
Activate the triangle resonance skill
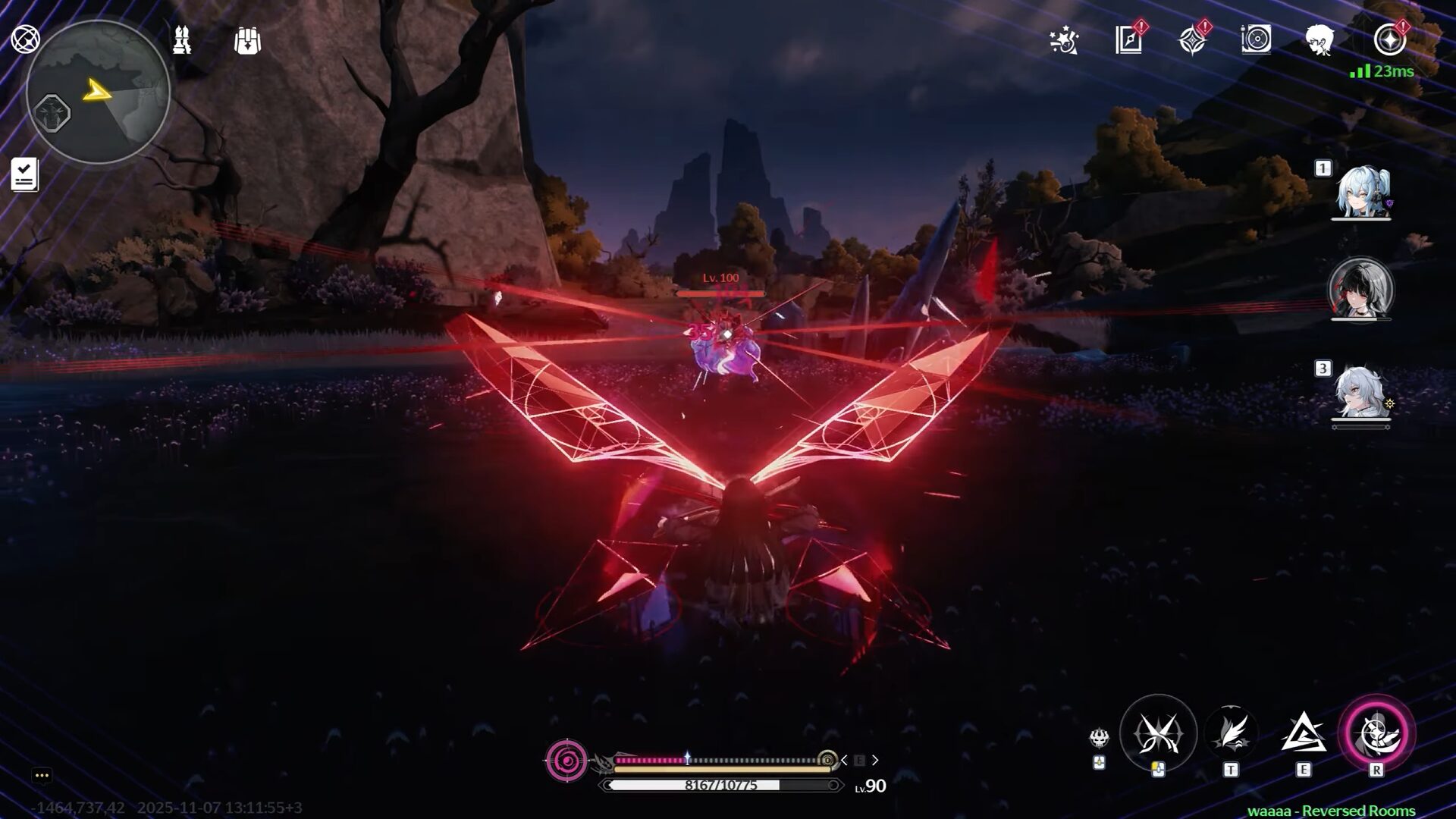(x=1303, y=733)
